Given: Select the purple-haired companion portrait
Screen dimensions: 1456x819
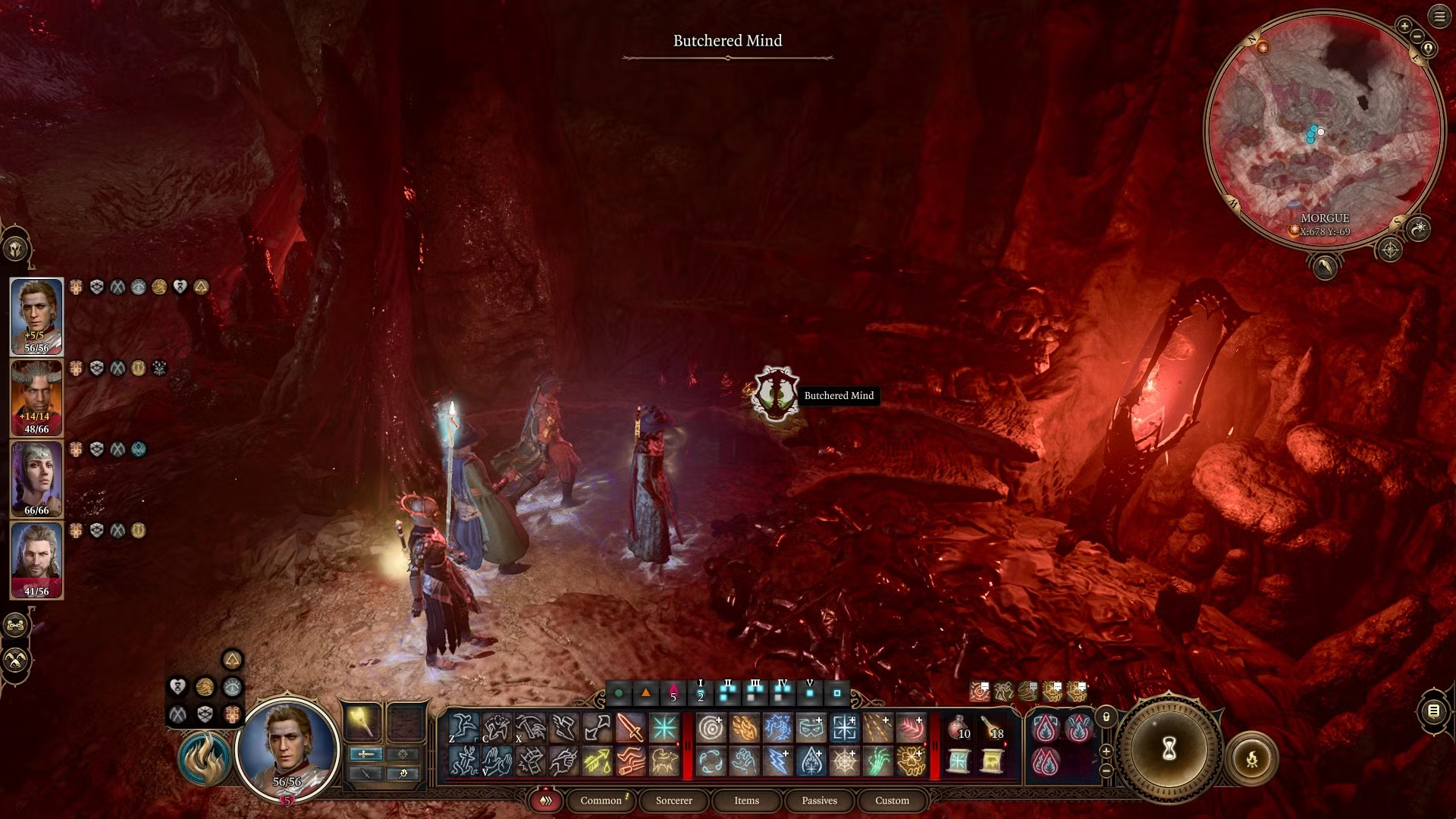Looking at the screenshot, I should 36,479.
